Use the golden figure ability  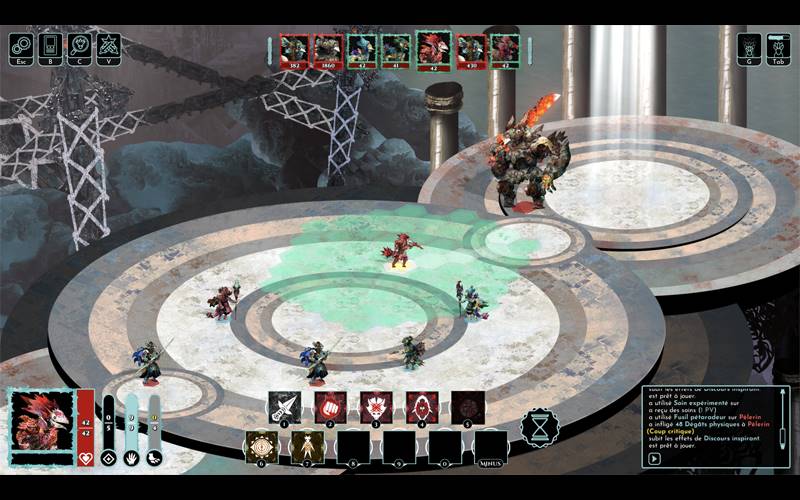point(307,447)
